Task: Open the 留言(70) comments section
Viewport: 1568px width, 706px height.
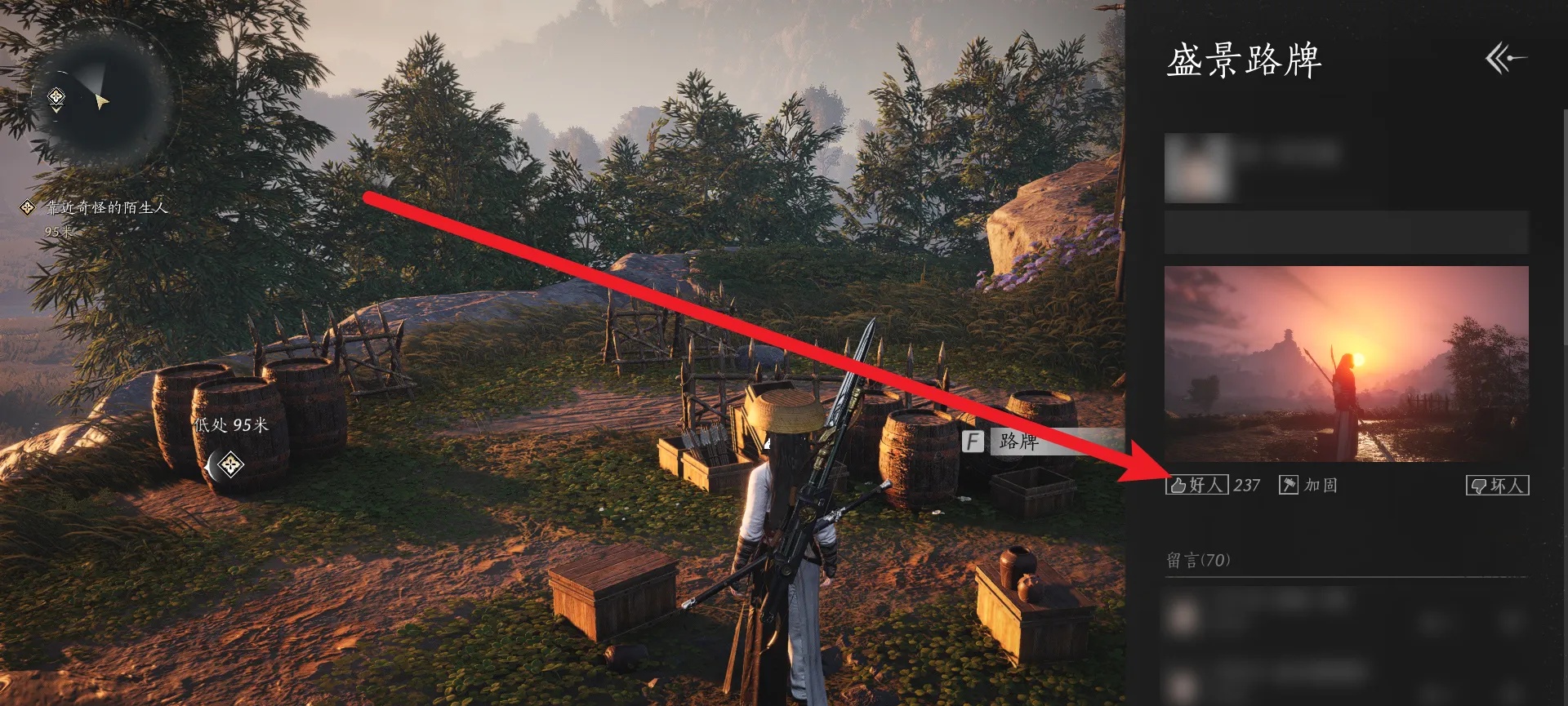Action: 1198,560
